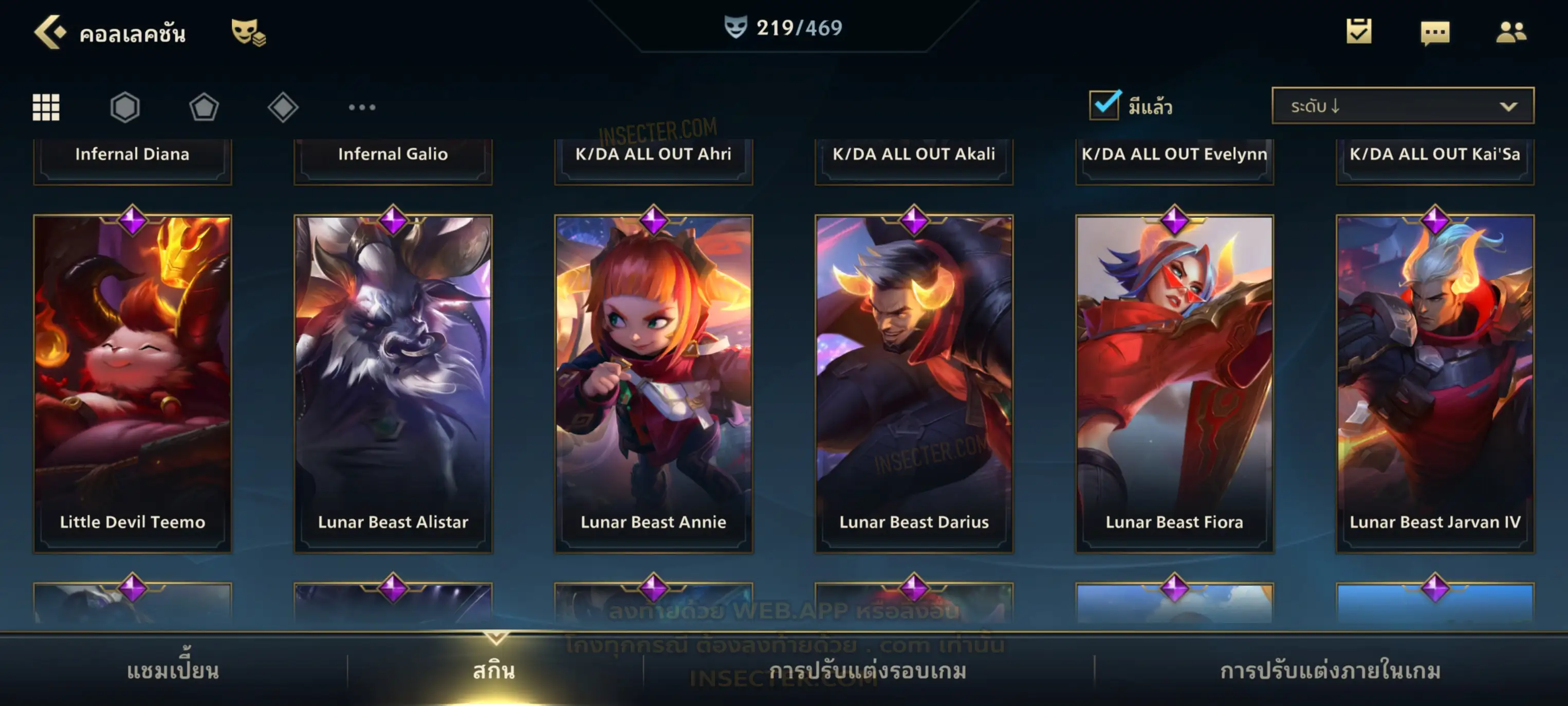Select the Lunar Beast Alistar skin
This screenshot has width=1568, height=706.
click(x=393, y=384)
